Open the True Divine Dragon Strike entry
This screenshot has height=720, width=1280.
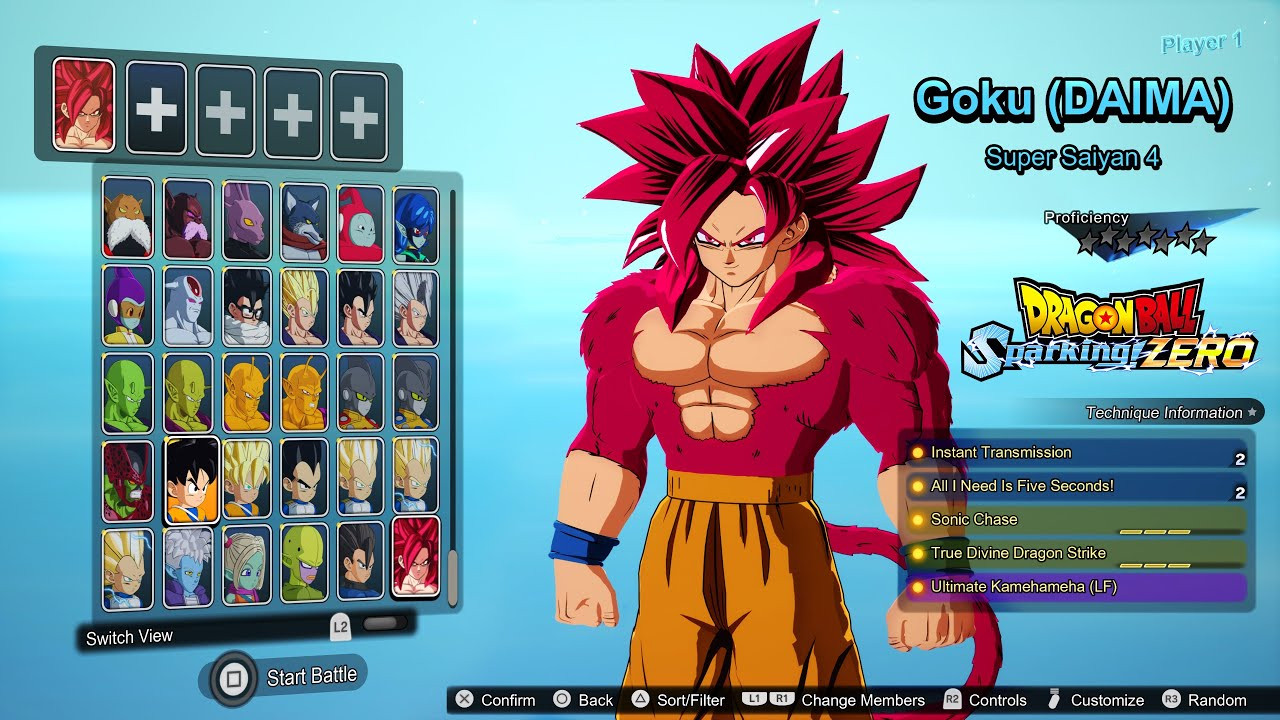coord(1075,553)
